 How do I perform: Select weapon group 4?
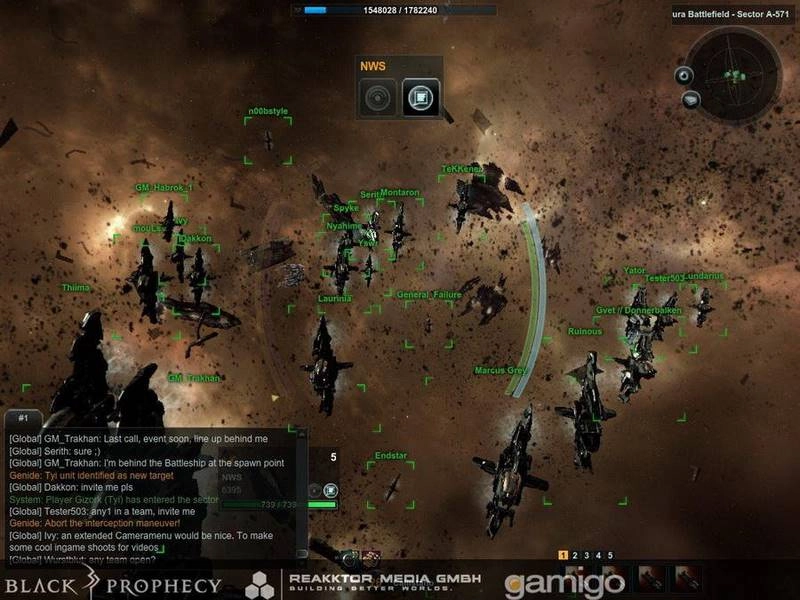click(x=599, y=555)
